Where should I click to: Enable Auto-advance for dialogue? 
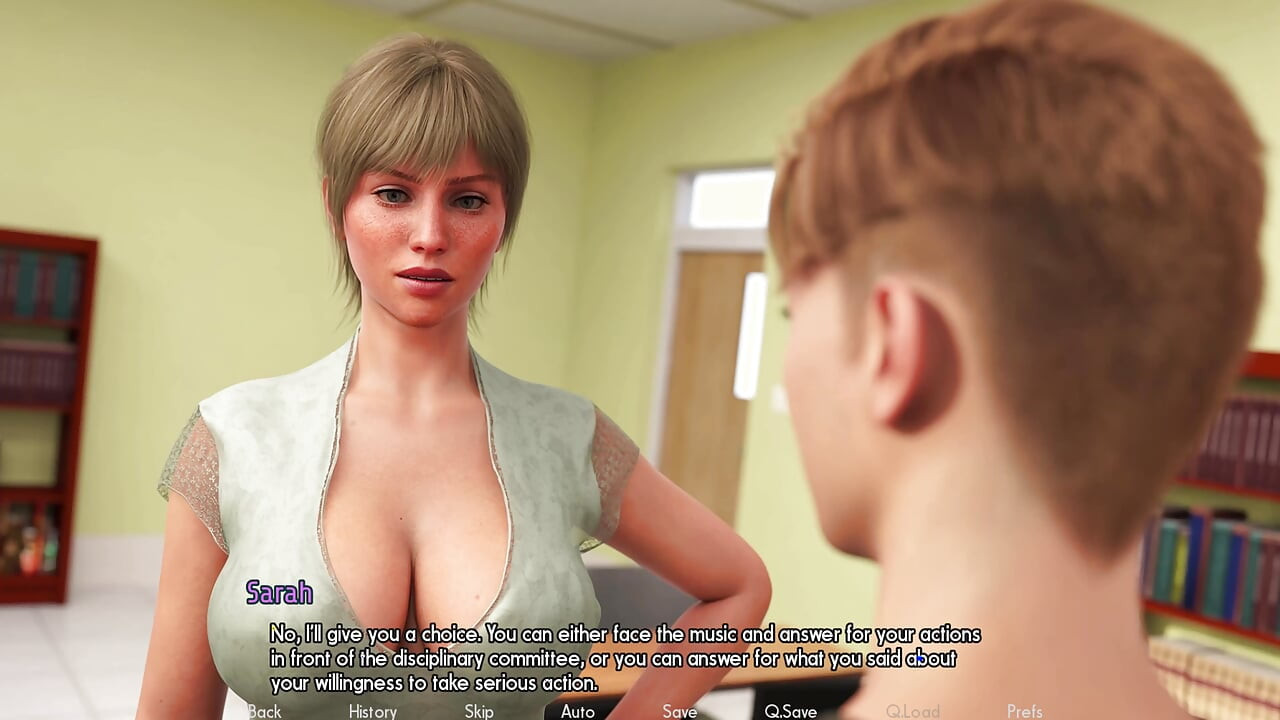coord(578,711)
